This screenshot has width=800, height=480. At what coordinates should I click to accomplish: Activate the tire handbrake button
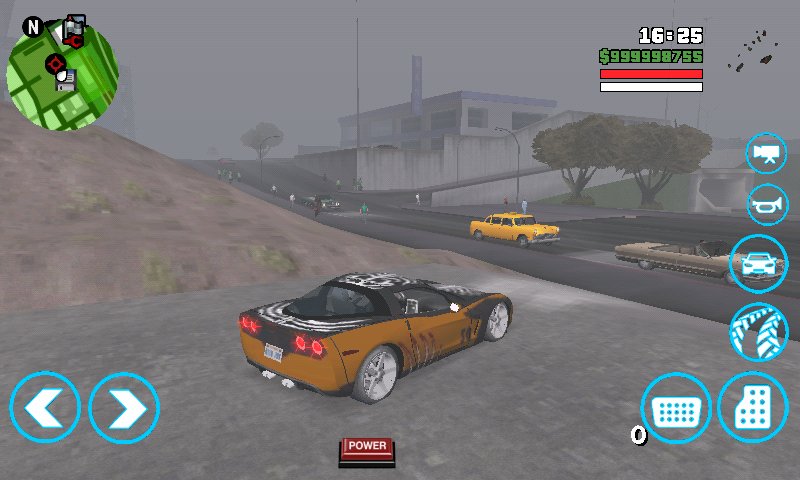(x=759, y=332)
